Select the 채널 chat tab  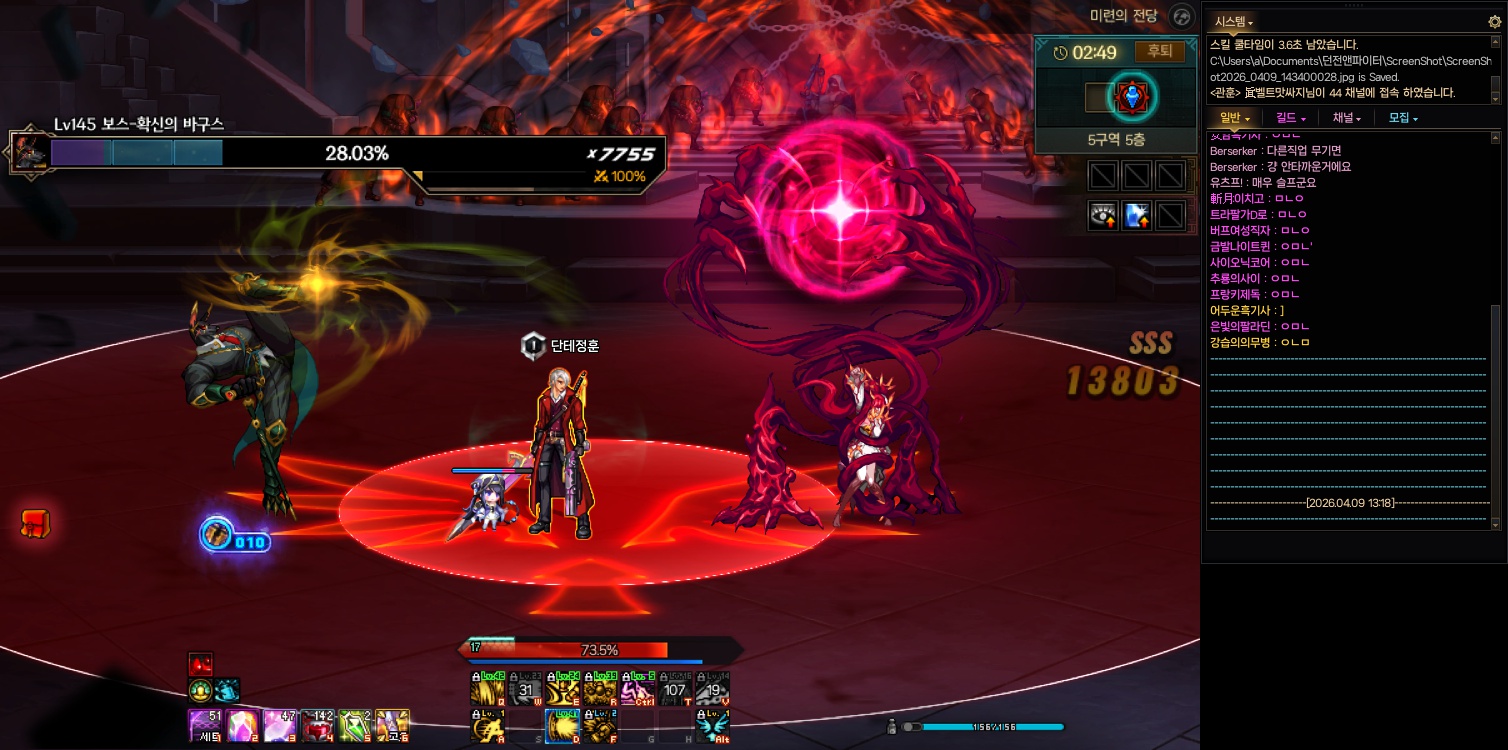click(1346, 118)
